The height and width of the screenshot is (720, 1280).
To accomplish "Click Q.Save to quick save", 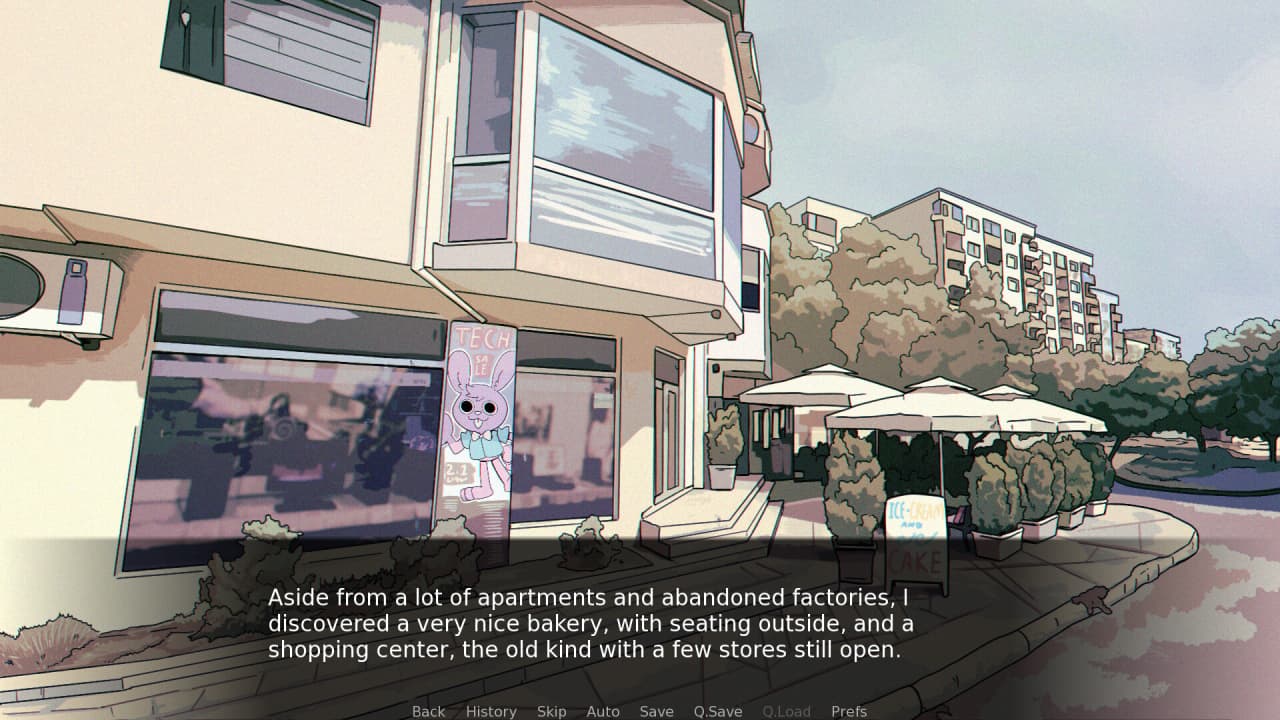I will [x=718, y=711].
